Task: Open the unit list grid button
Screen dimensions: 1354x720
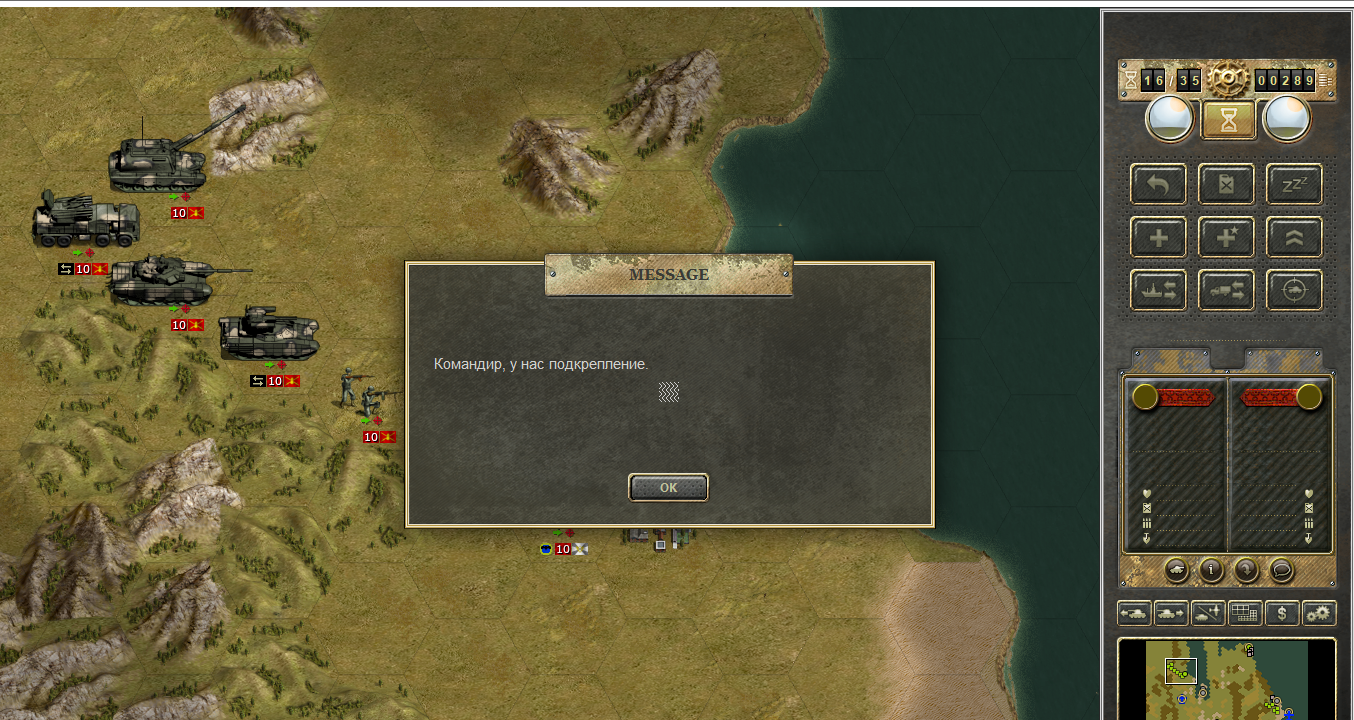Action: click(1244, 613)
